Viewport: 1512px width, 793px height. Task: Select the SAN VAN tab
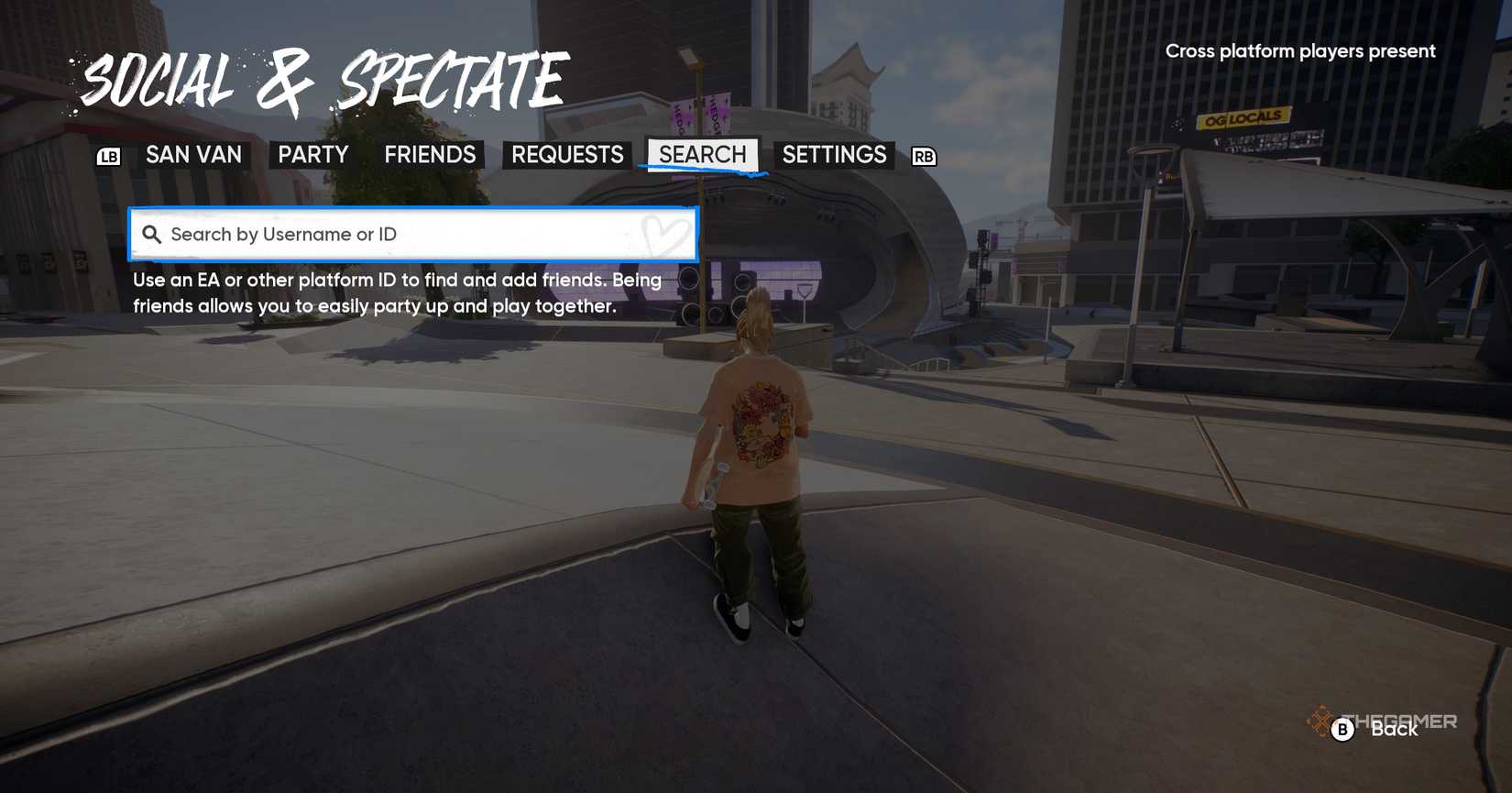tap(193, 154)
